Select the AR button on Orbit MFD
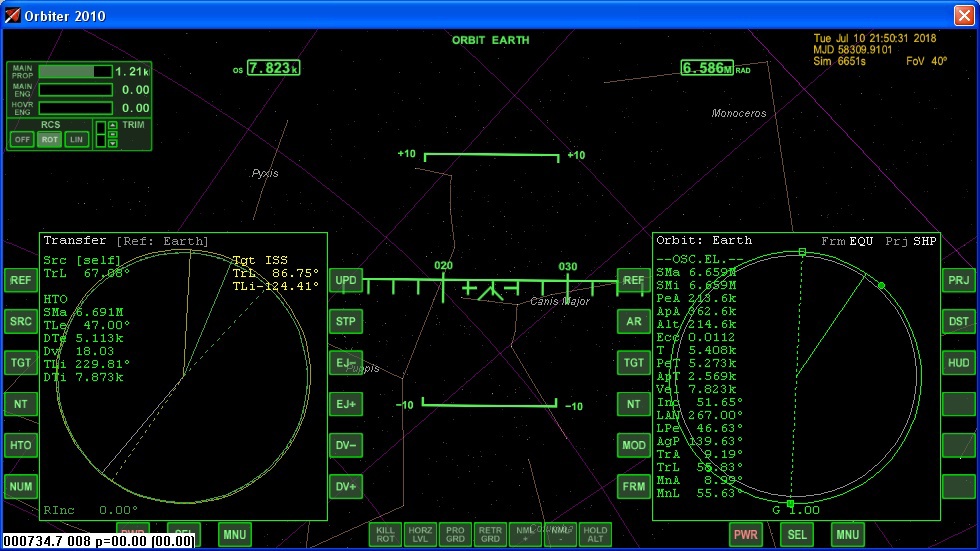980x551 pixels. (633, 322)
